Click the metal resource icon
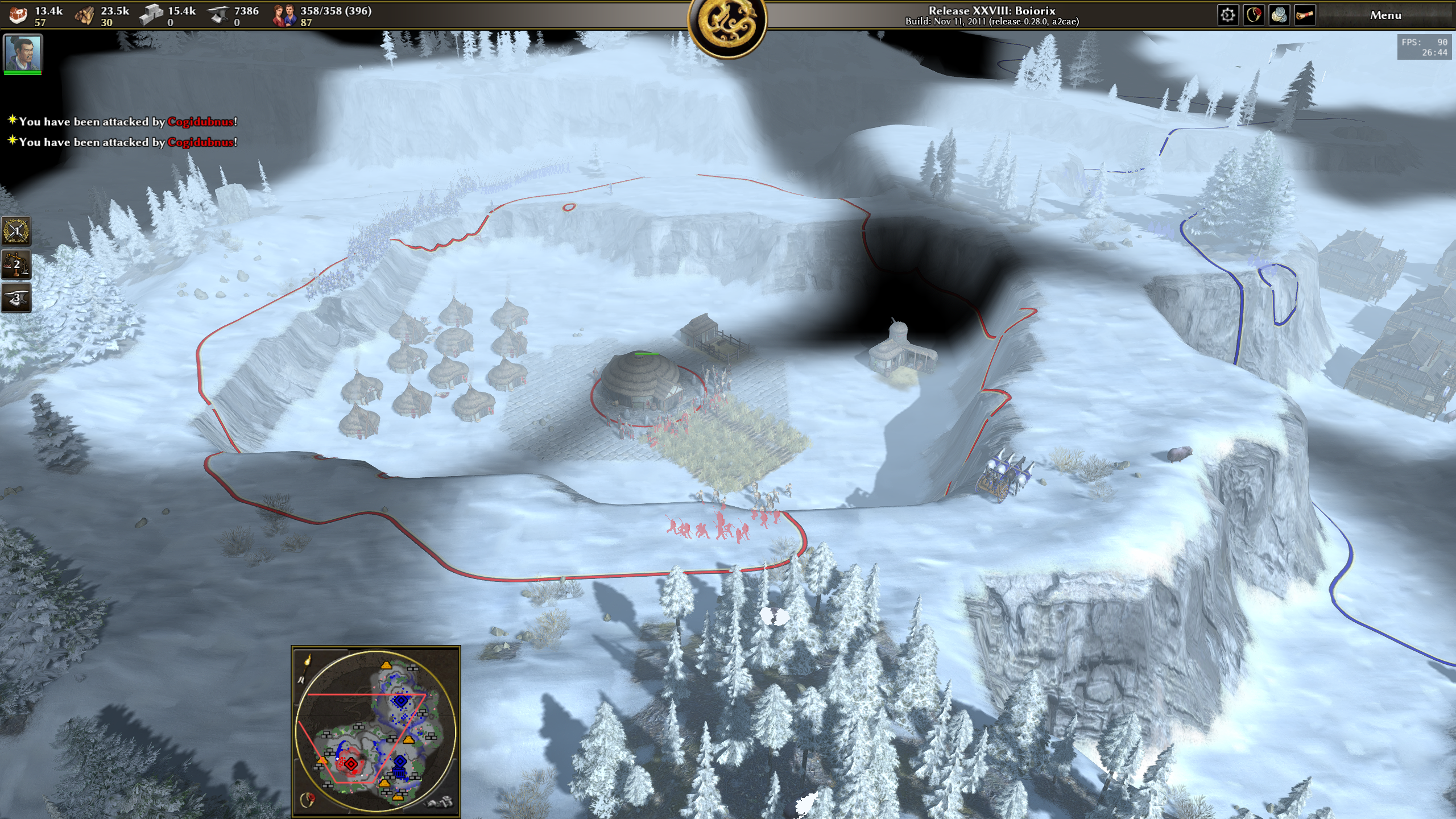Screen dimensions: 1456x819 coord(218,15)
